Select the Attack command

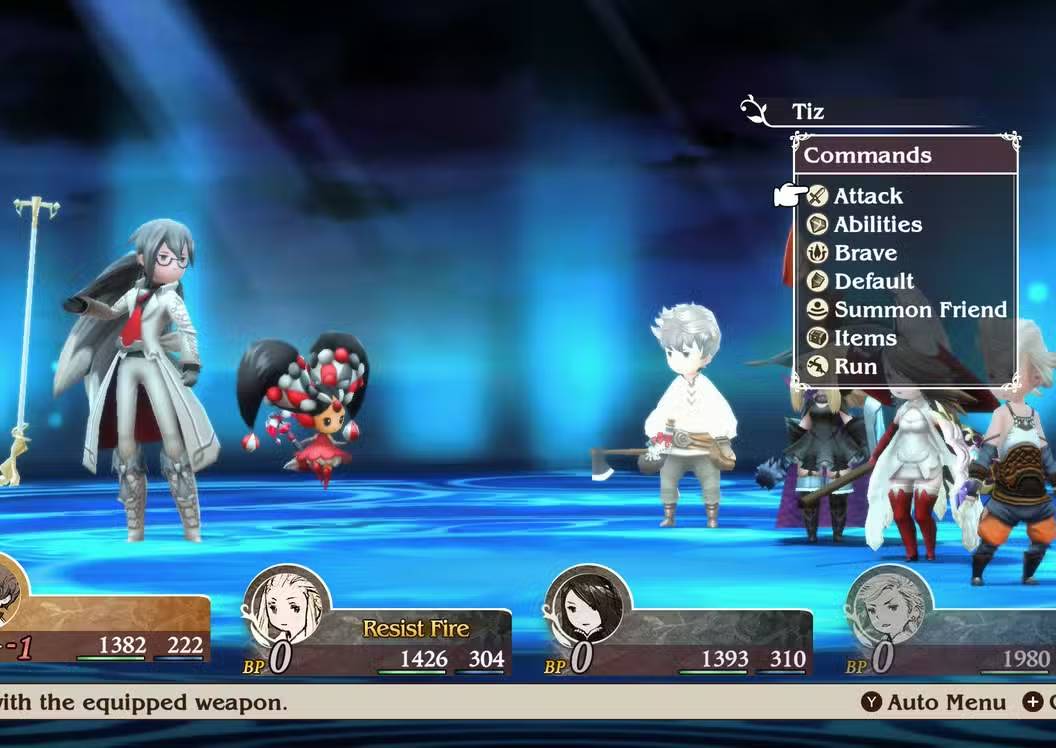tap(867, 196)
